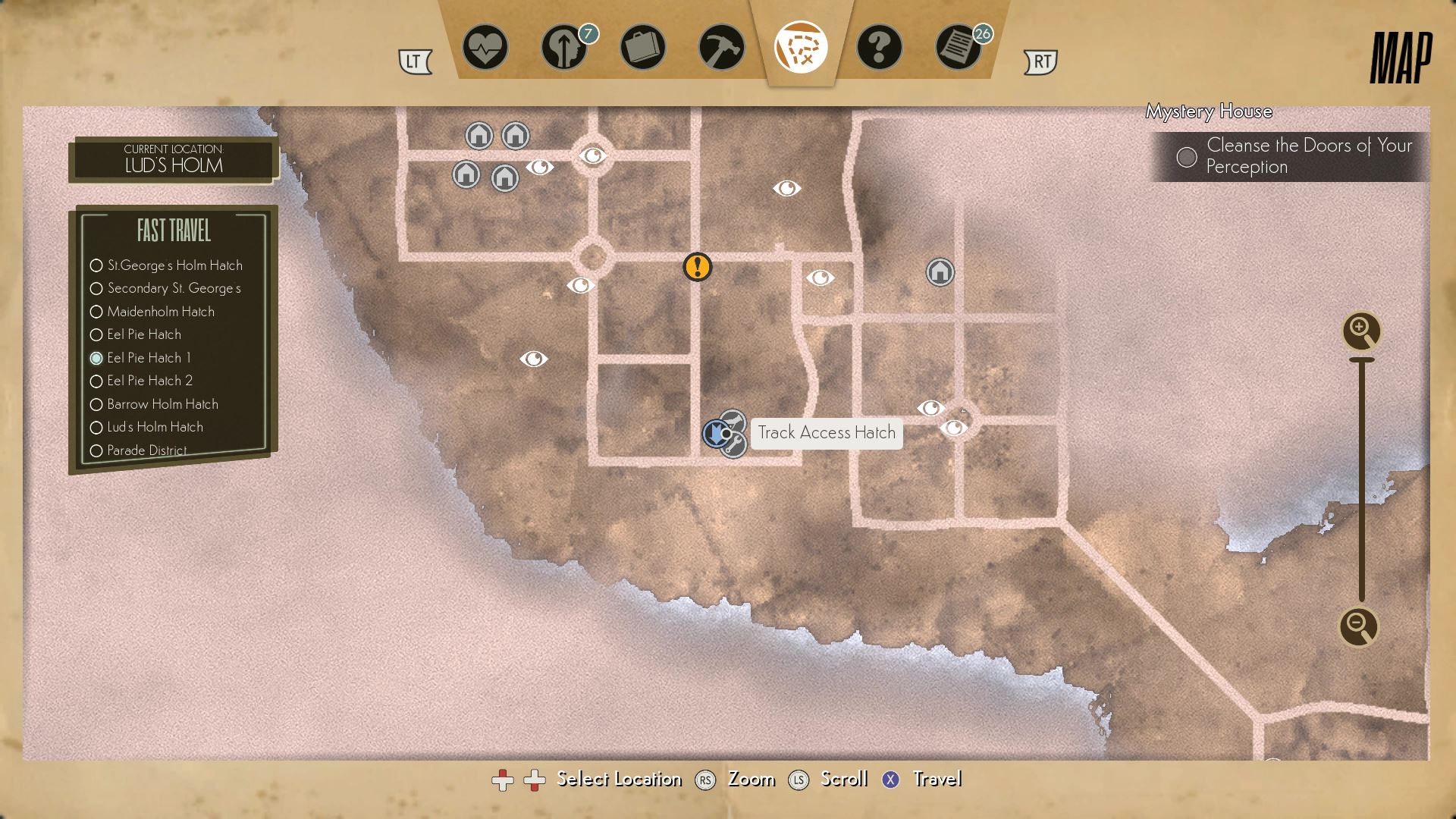Select the Track Access Hatch map marker
The width and height of the screenshot is (1456, 819).
point(716,434)
